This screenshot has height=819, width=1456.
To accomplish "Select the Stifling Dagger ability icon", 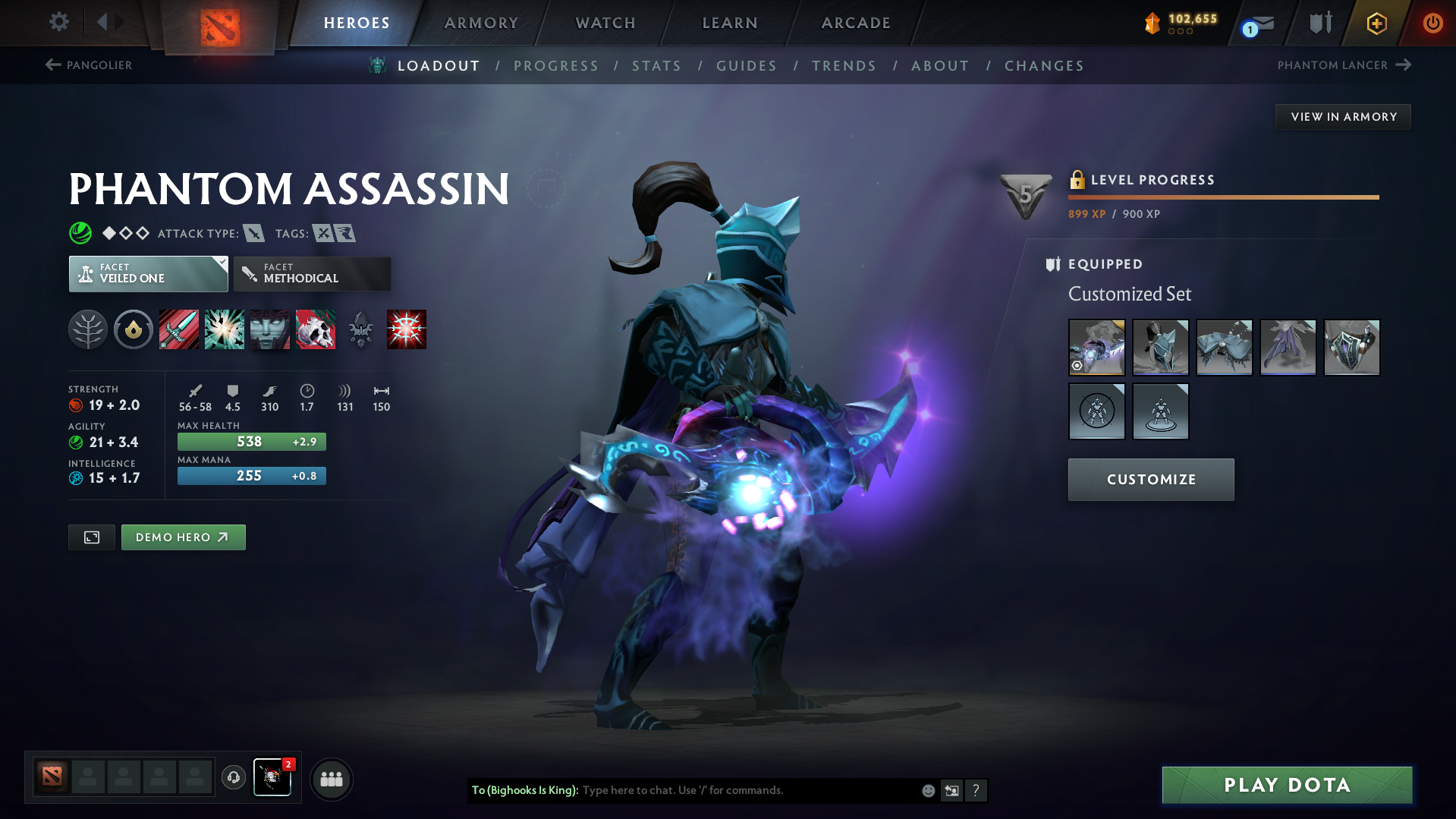I will click(x=178, y=329).
